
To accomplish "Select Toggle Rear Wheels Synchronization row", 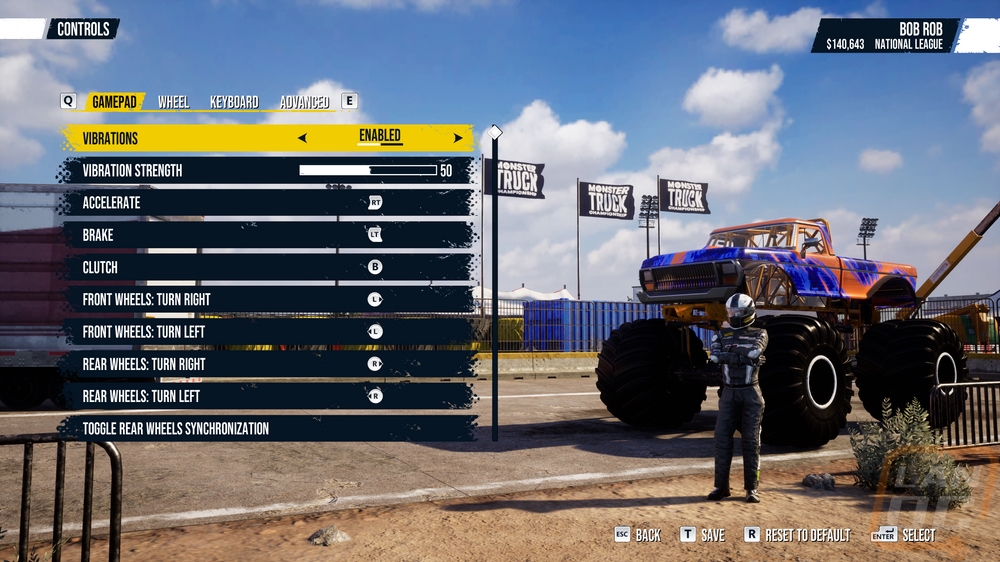I will [268, 429].
